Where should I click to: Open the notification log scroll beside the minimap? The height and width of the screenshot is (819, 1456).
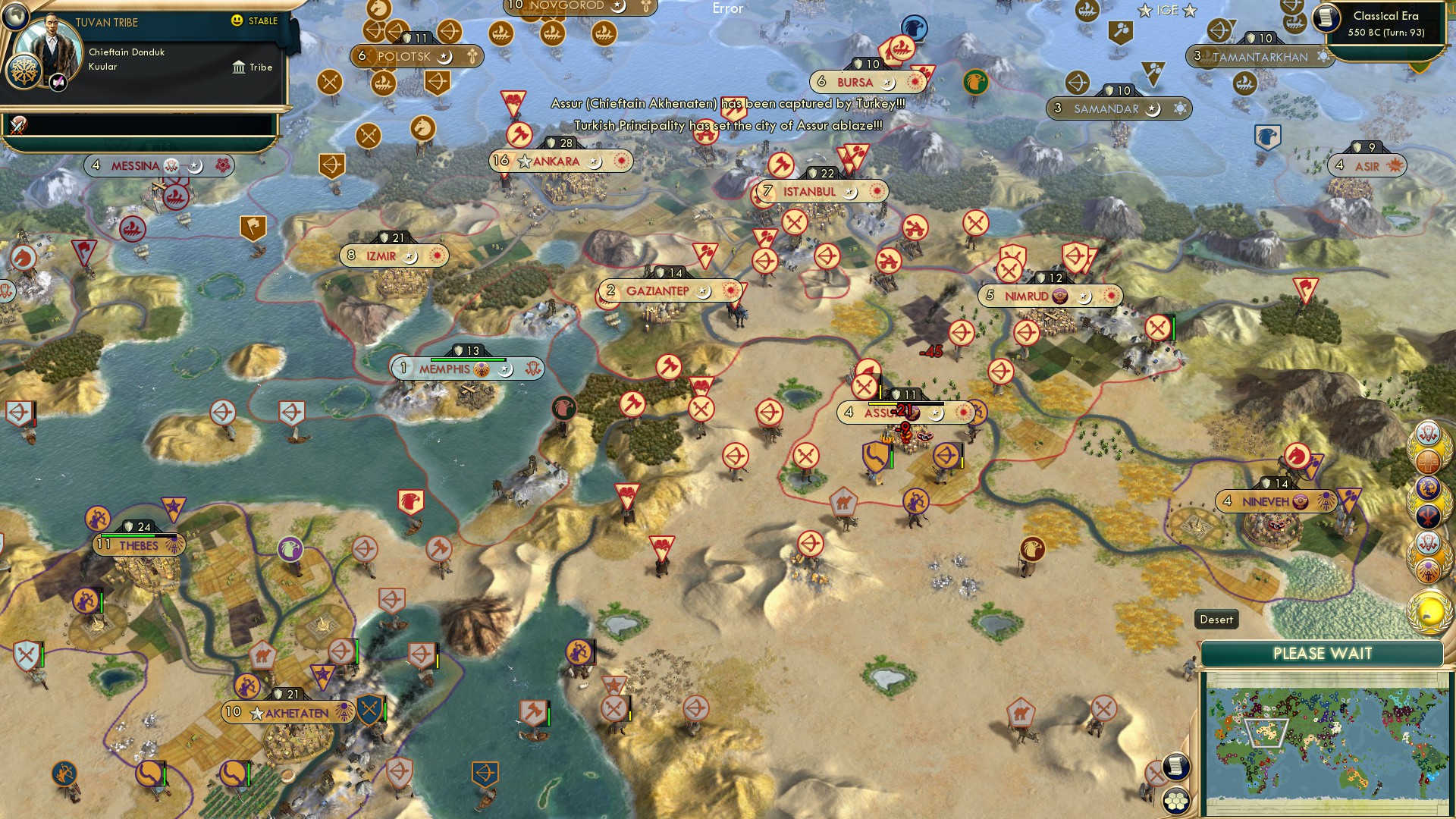pos(1175,767)
